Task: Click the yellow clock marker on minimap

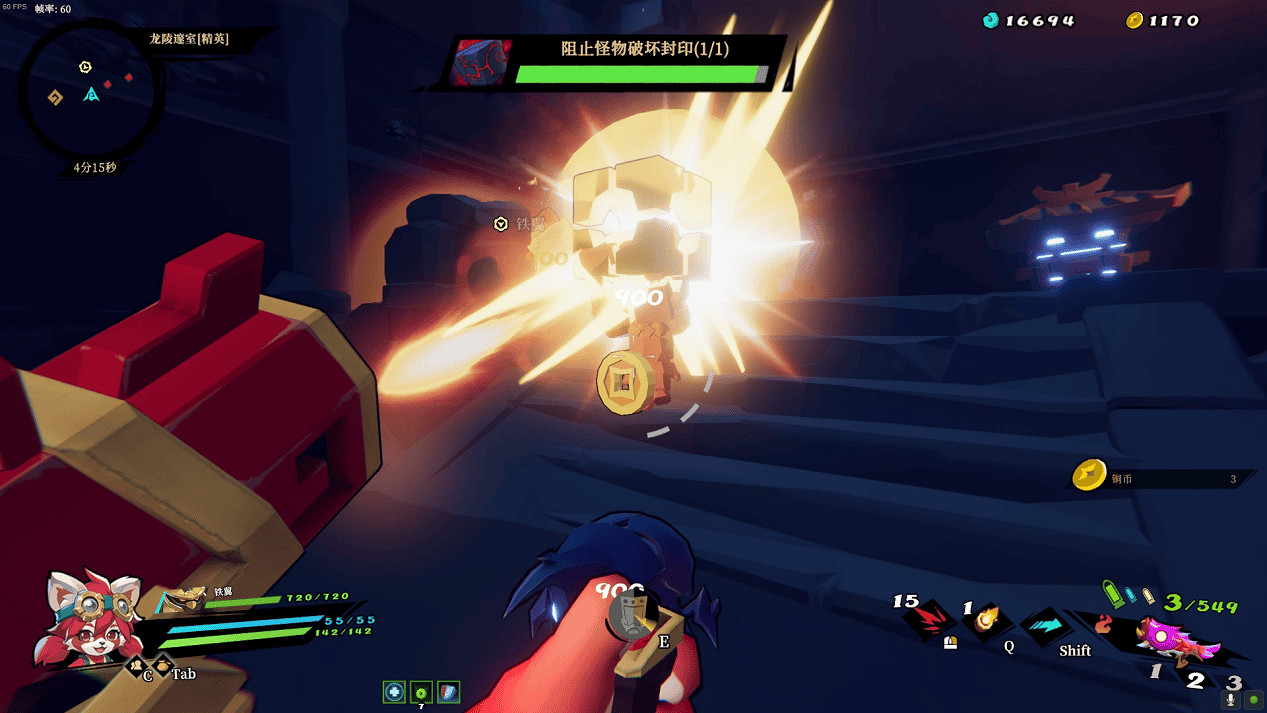Action: (x=85, y=67)
